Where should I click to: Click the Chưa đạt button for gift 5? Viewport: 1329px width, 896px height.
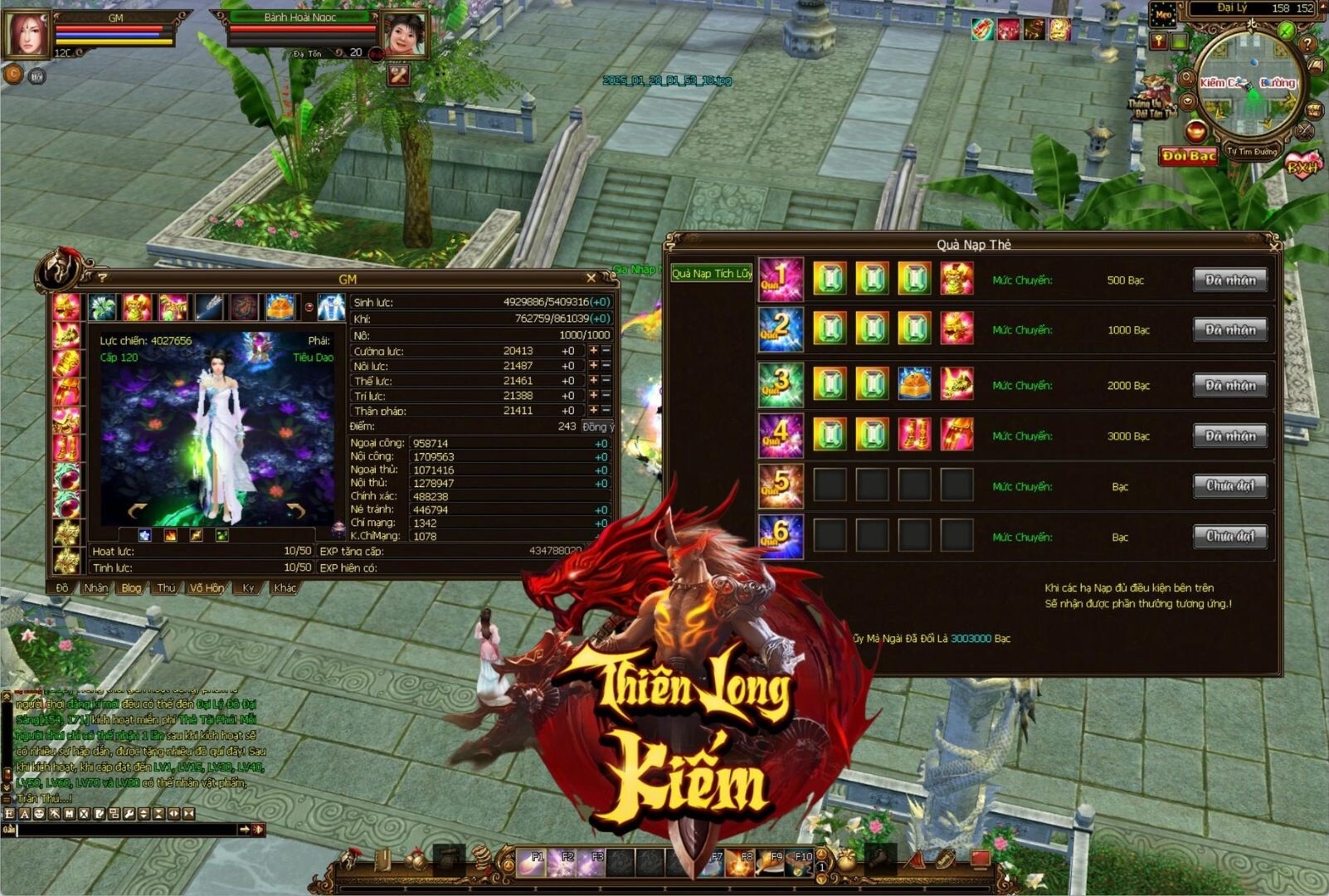pyautogui.click(x=1229, y=486)
